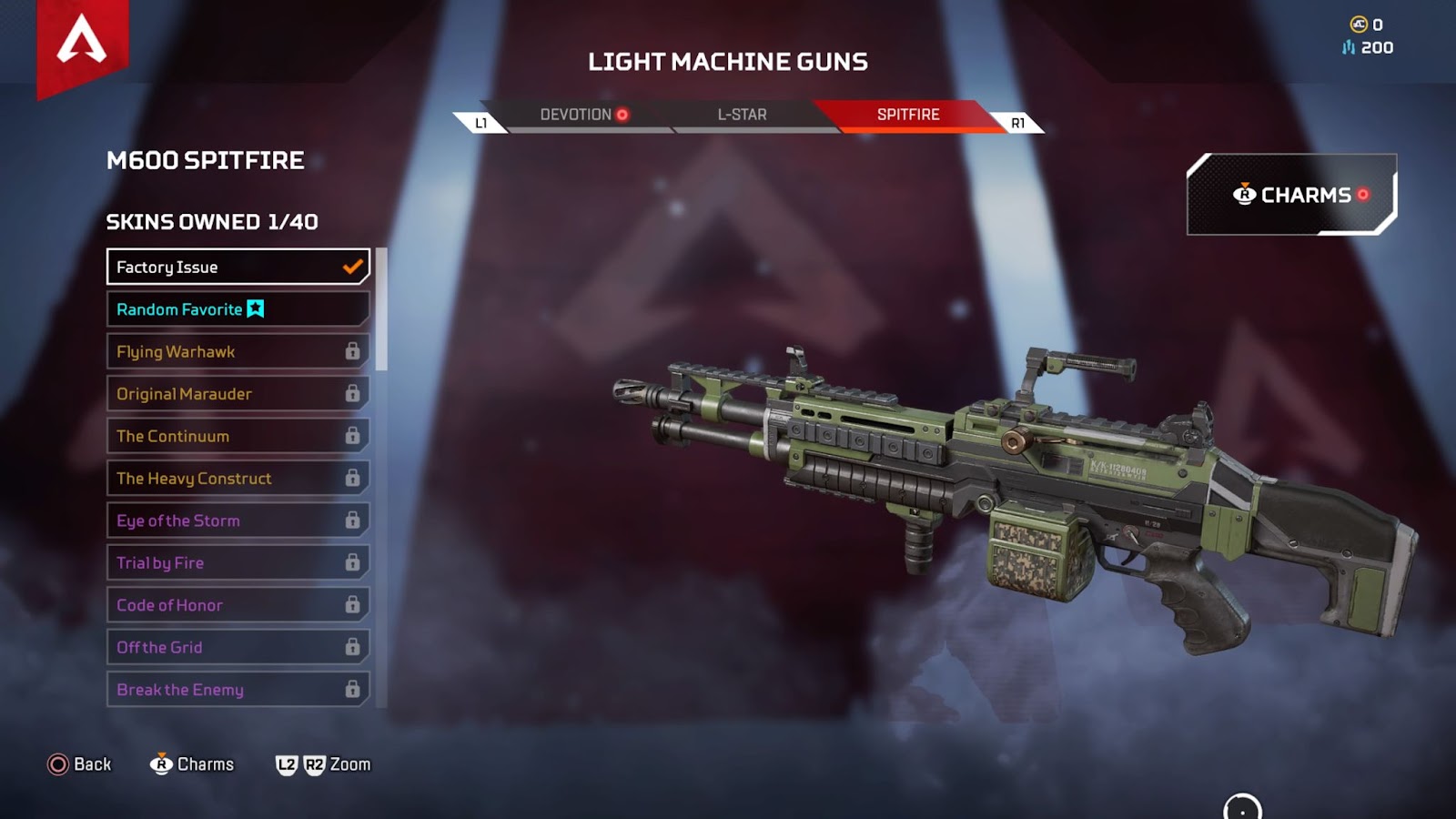Pick the Original Marauder skin entry
This screenshot has height=819, width=1456.
pos(238,394)
